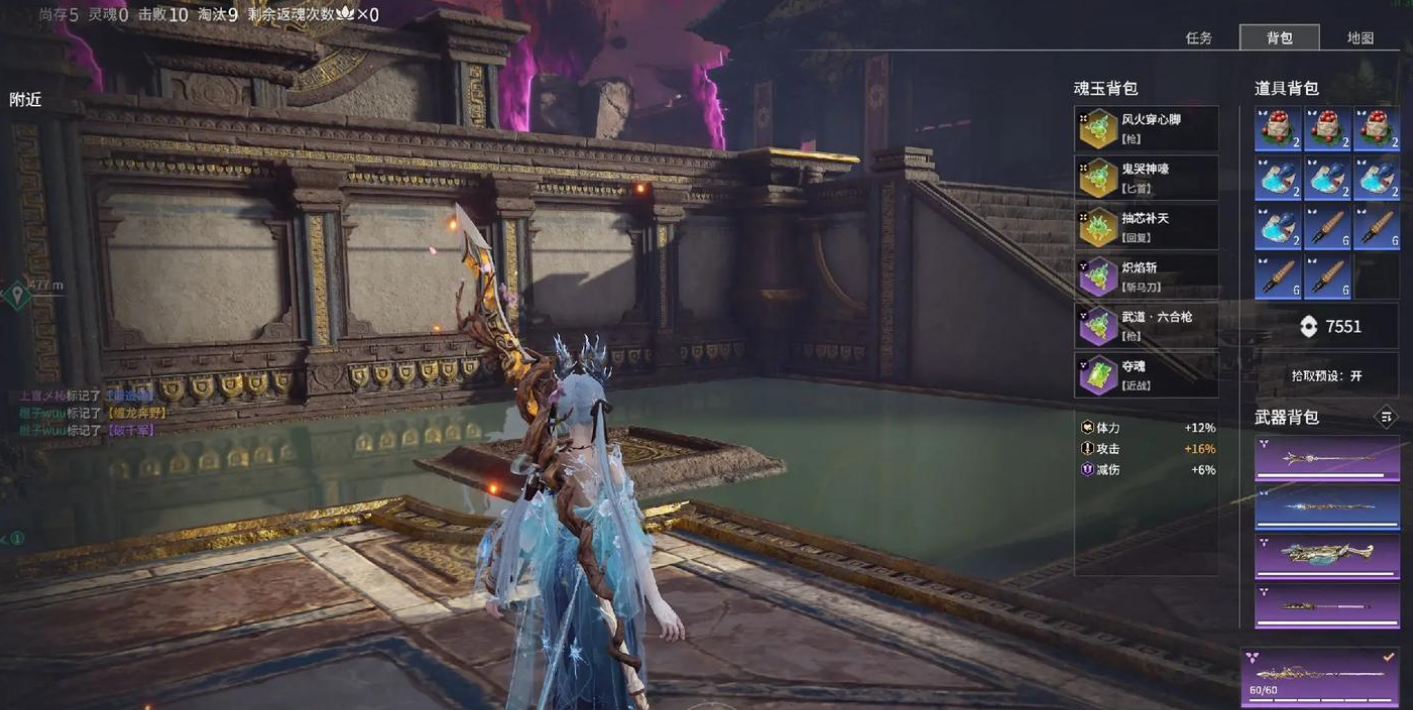Select the blue-rarity weapon in 武器背包
This screenshot has height=710, width=1413.
(x=1327, y=507)
